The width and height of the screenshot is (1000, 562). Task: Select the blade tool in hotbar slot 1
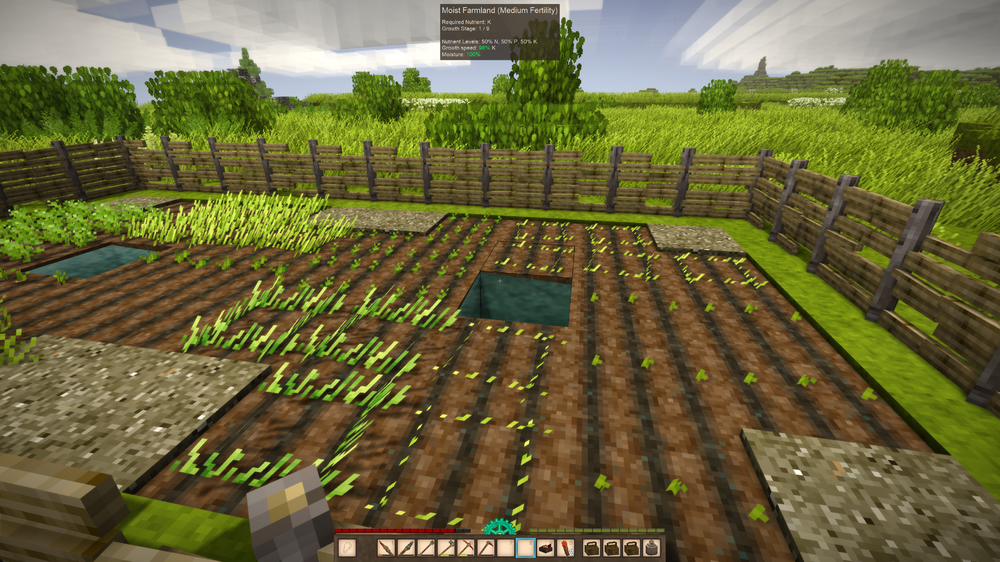tap(387, 548)
